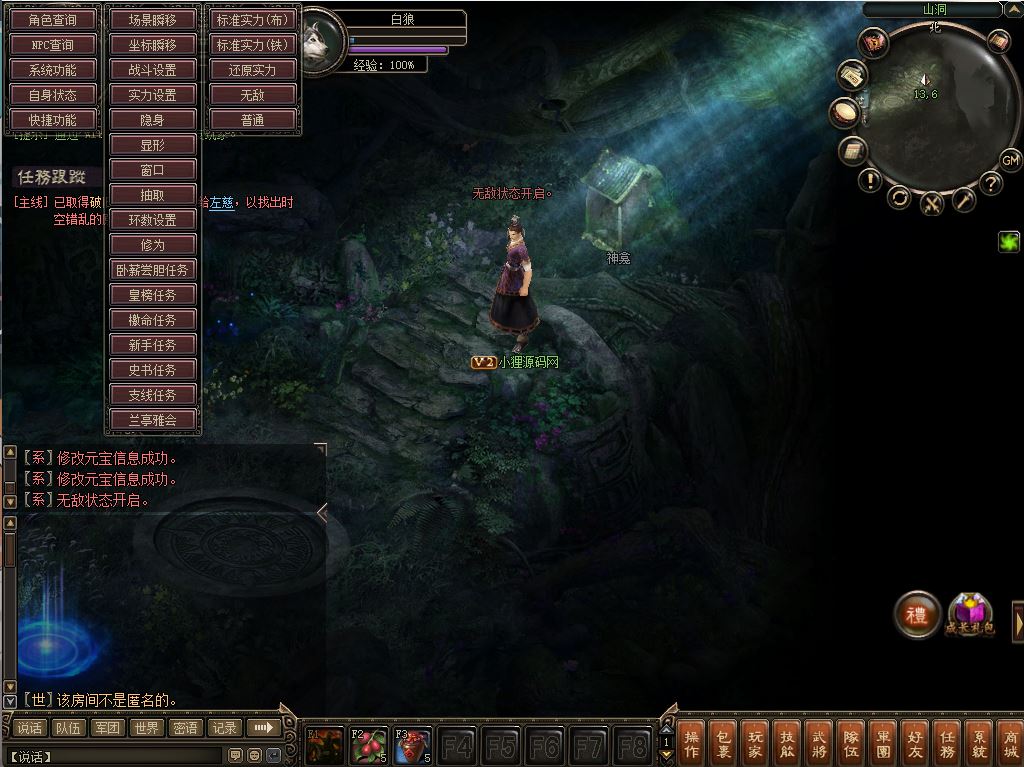Open the 包裹 bag menu

[x=723, y=742]
